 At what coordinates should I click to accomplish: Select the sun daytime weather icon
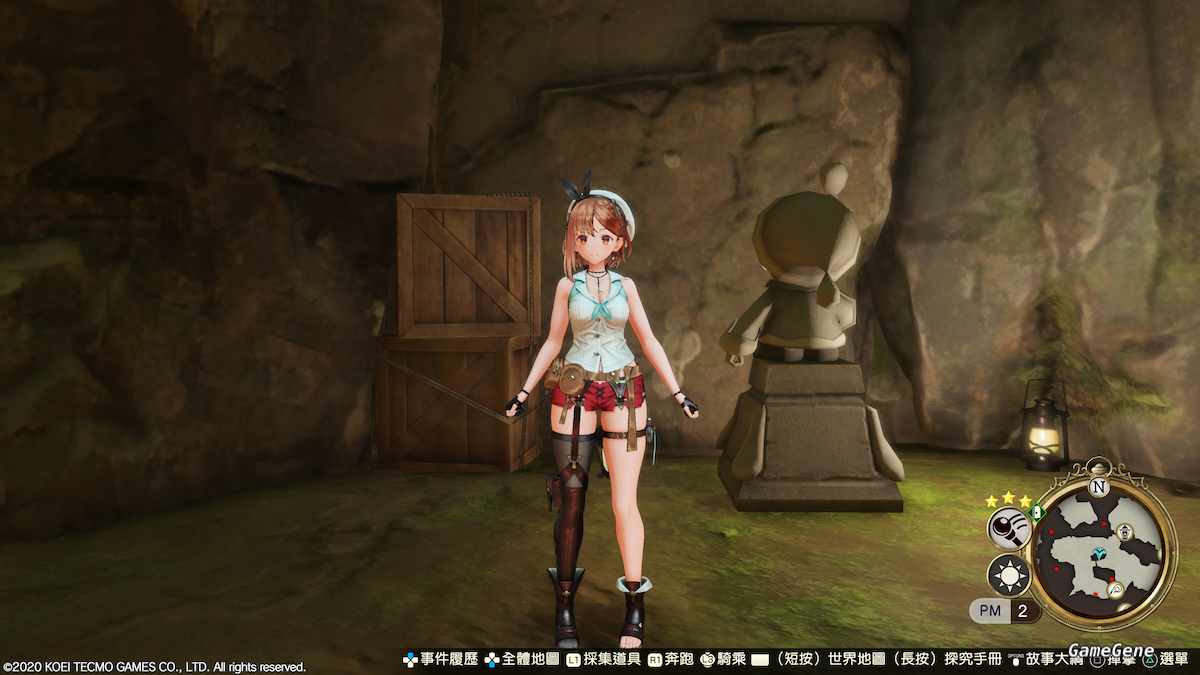[x=1009, y=576]
